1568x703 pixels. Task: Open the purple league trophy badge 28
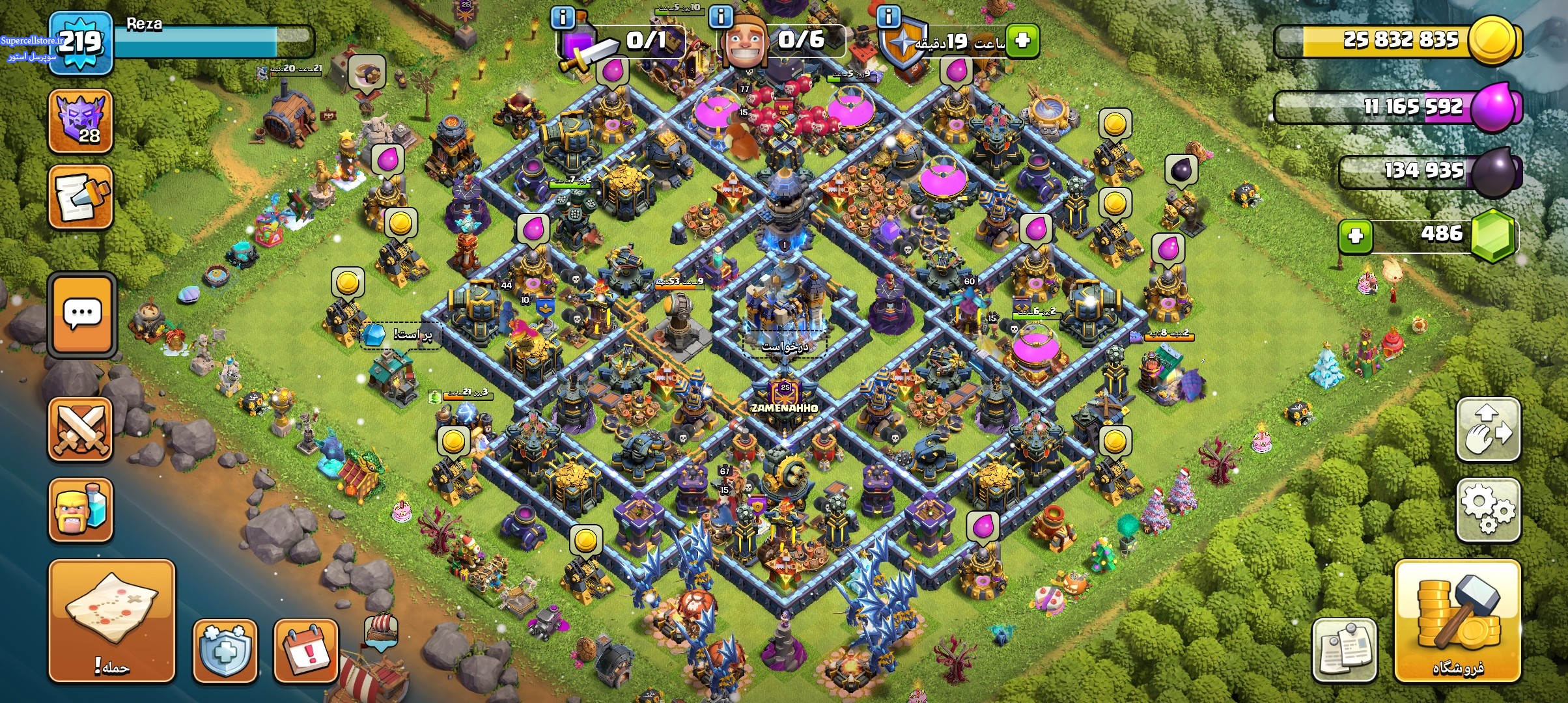tap(81, 121)
